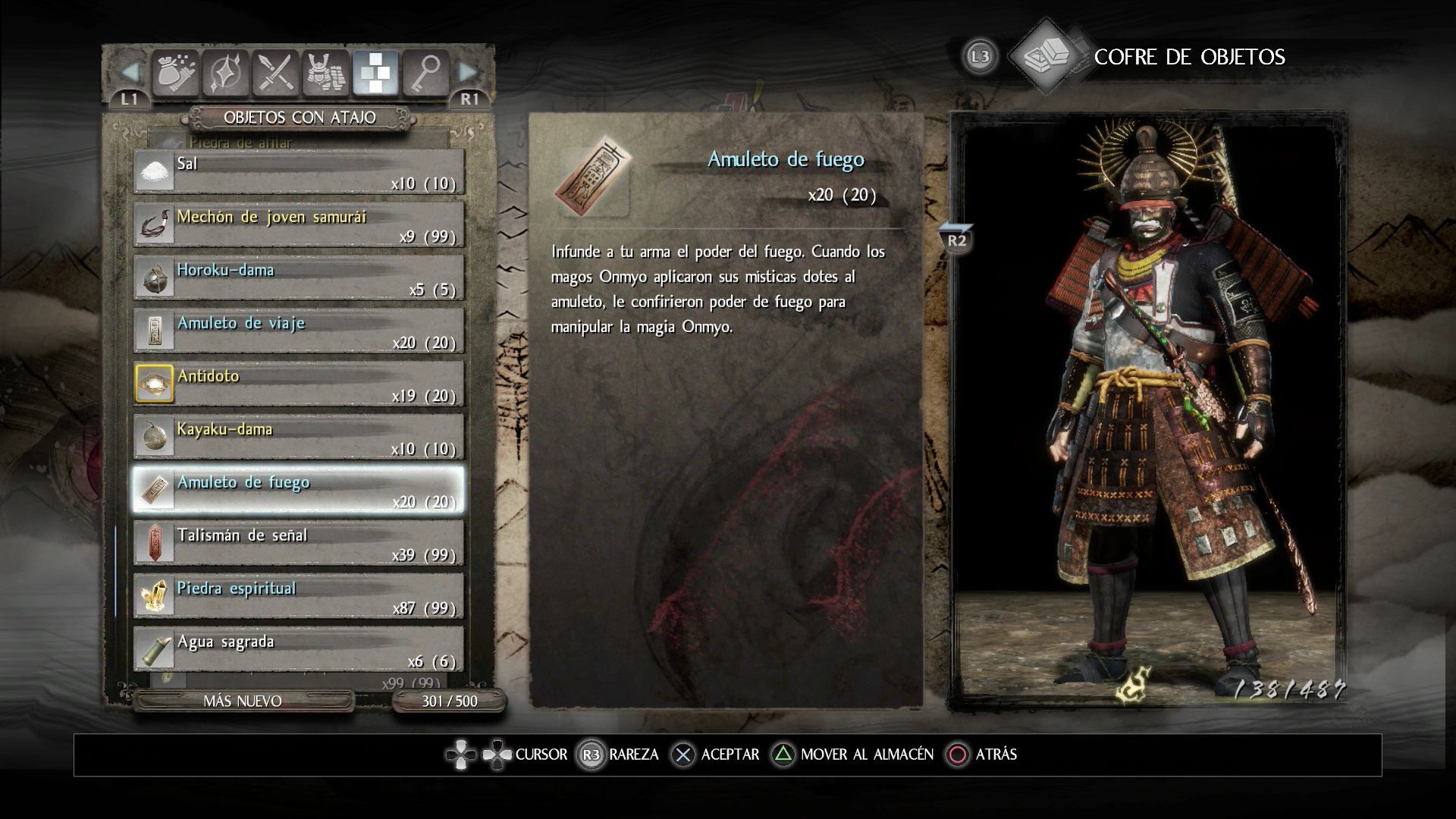Switch to the key items tab
Viewport: 1456px width, 819px height.
(x=425, y=74)
